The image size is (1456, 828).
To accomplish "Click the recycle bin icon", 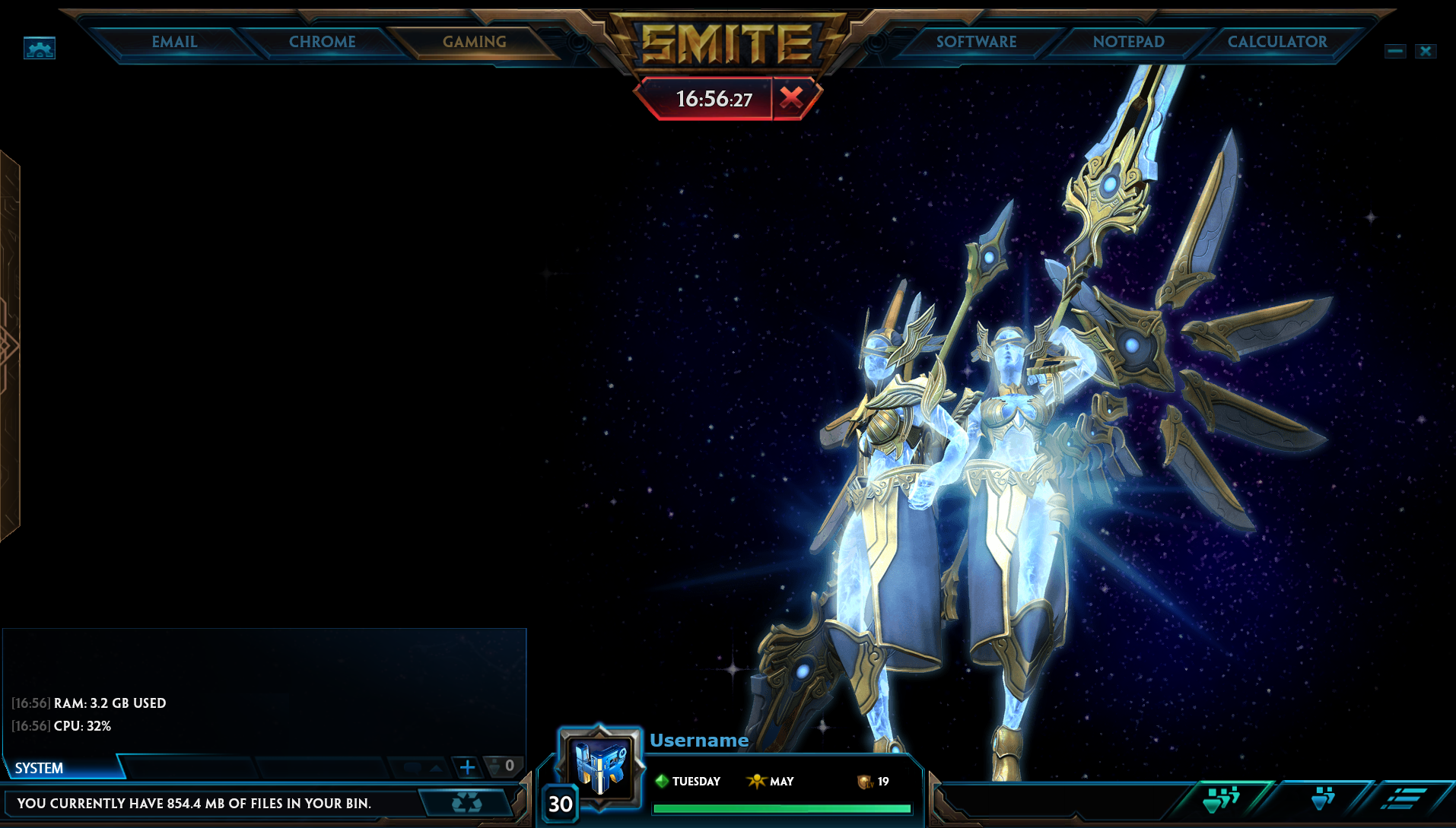I will tap(466, 802).
